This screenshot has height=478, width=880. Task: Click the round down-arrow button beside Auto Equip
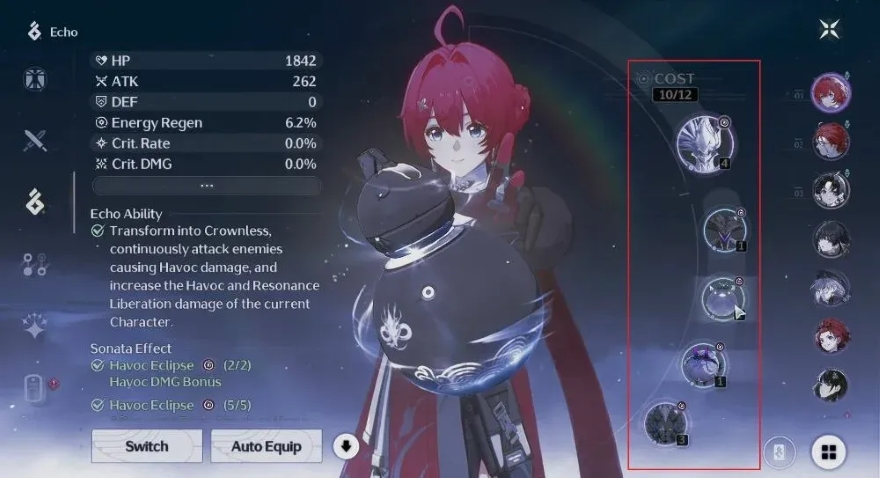(x=345, y=446)
